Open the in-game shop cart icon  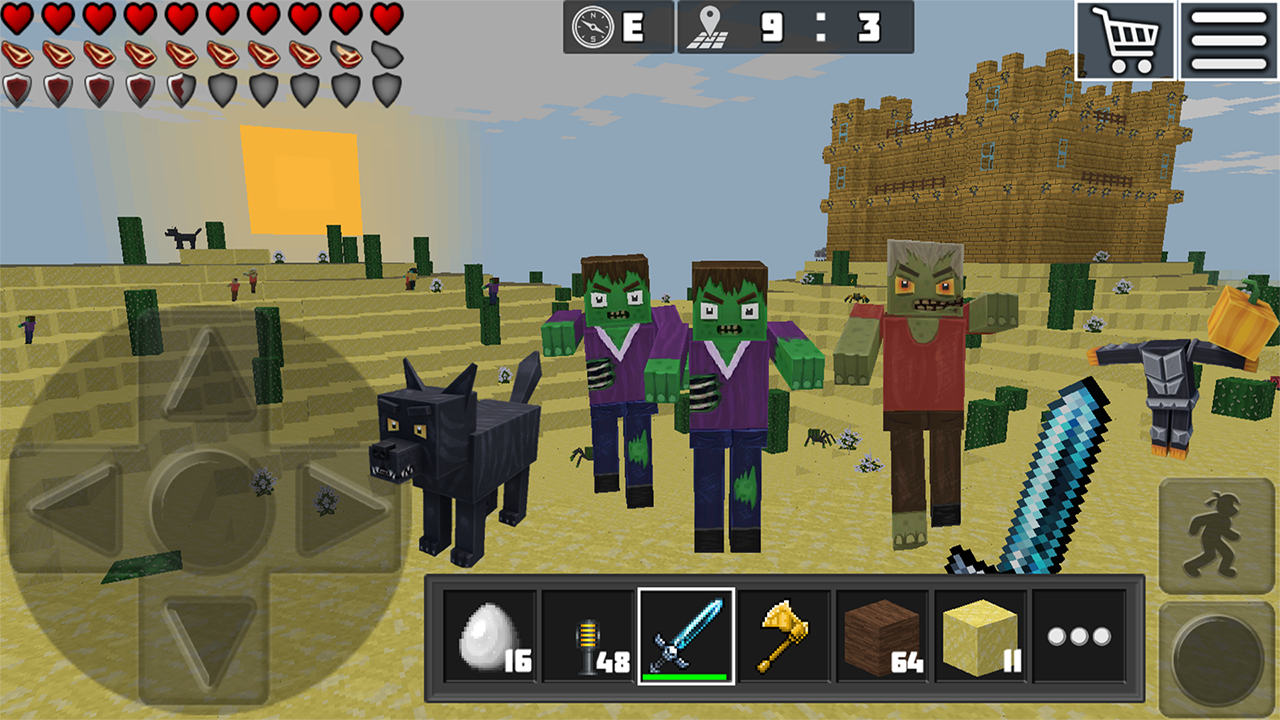point(1125,42)
